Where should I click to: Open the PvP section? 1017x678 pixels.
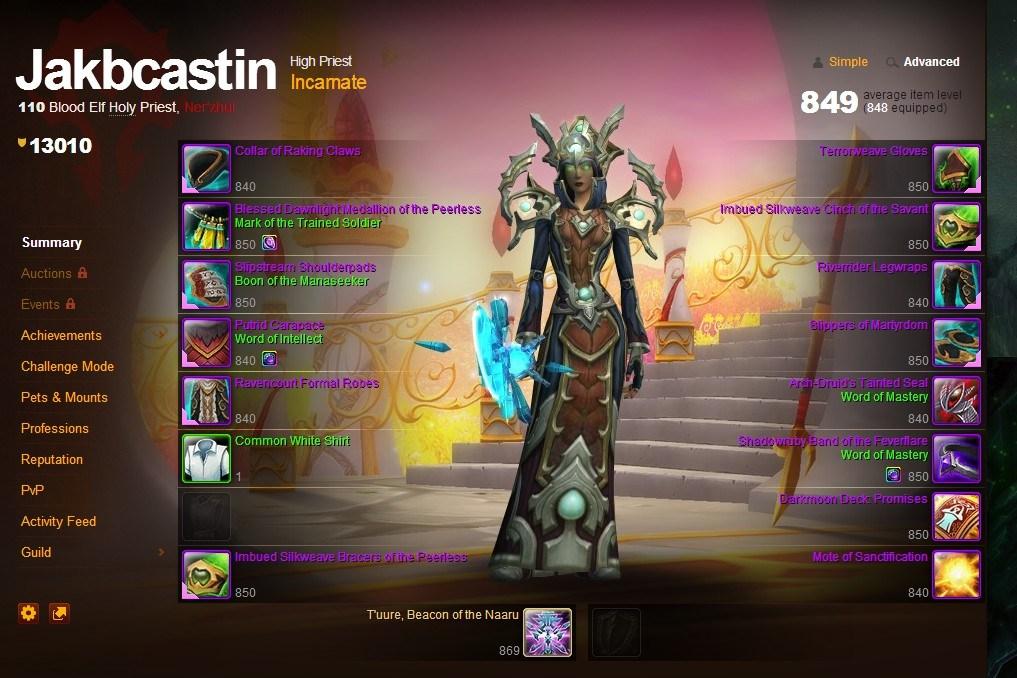coord(32,490)
